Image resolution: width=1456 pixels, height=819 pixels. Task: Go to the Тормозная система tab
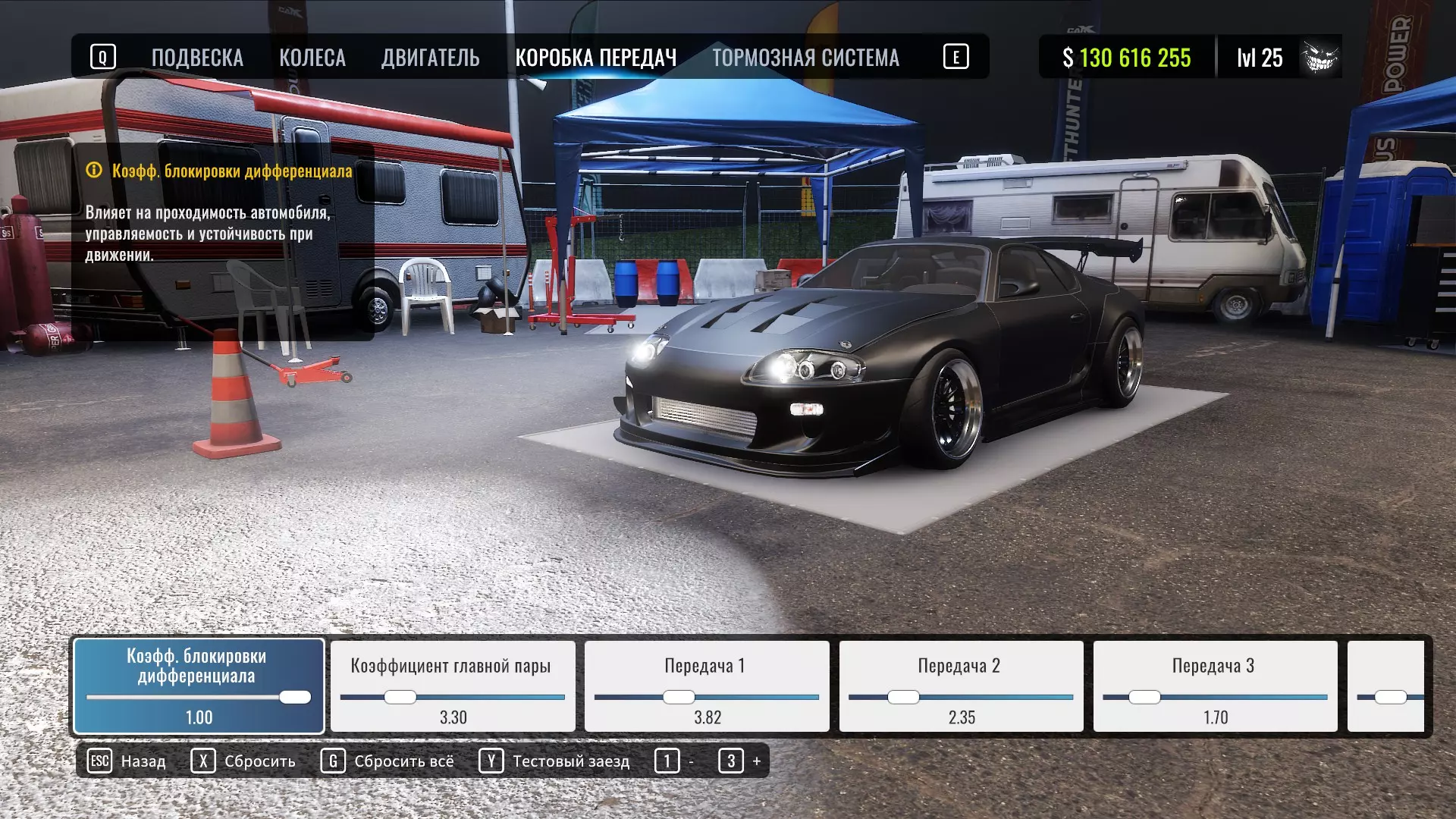point(805,58)
